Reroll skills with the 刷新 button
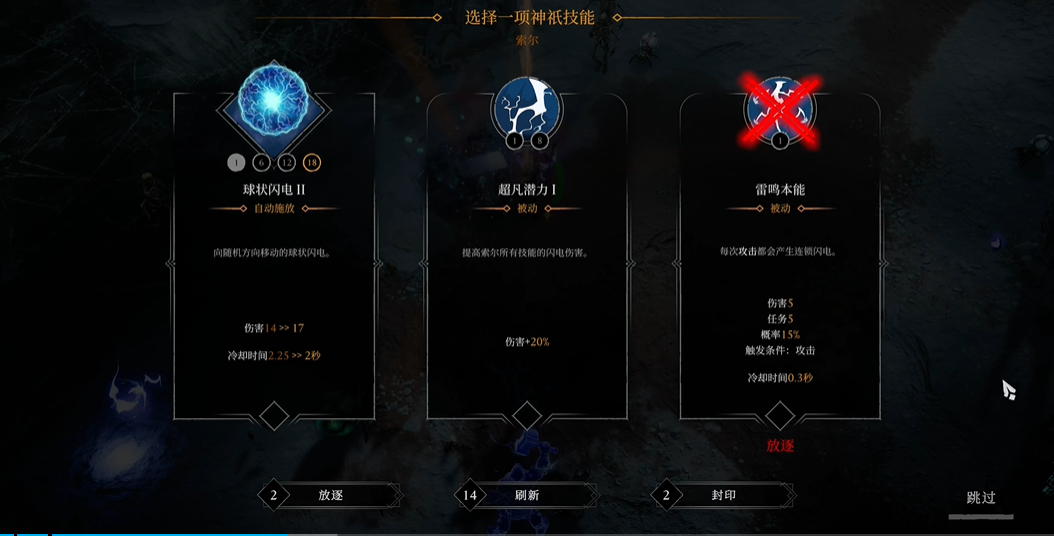1054x536 pixels. (525, 495)
